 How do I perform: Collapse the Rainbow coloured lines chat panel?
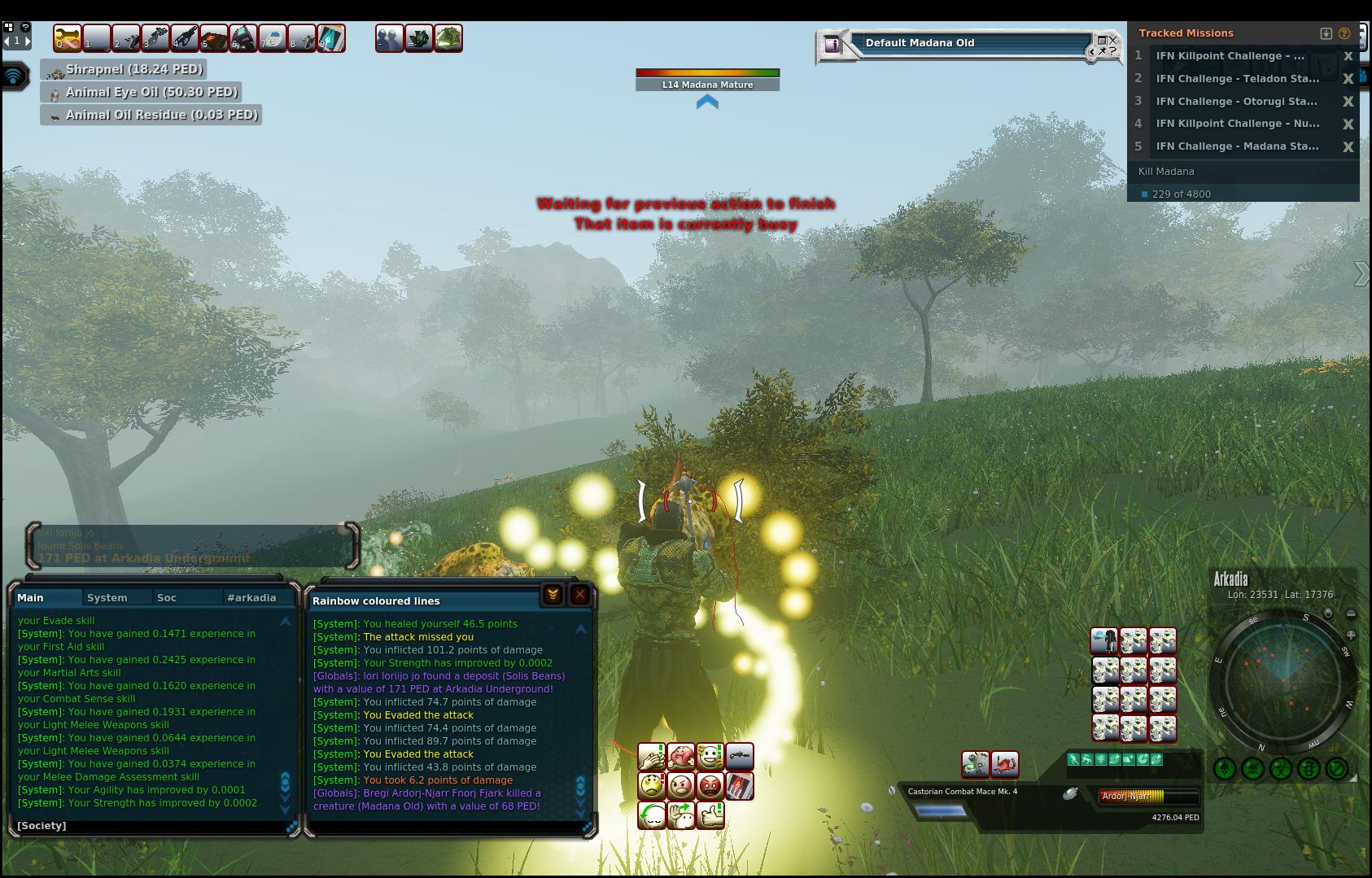click(x=553, y=595)
